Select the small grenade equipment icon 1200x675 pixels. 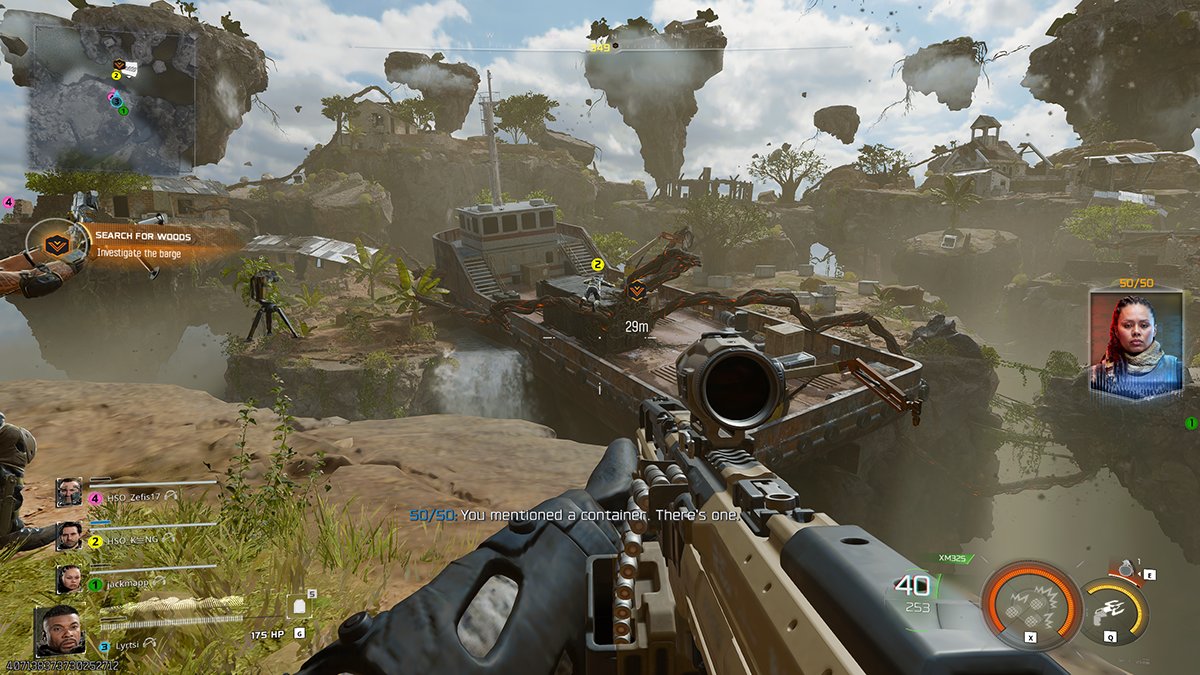[1128, 570]
